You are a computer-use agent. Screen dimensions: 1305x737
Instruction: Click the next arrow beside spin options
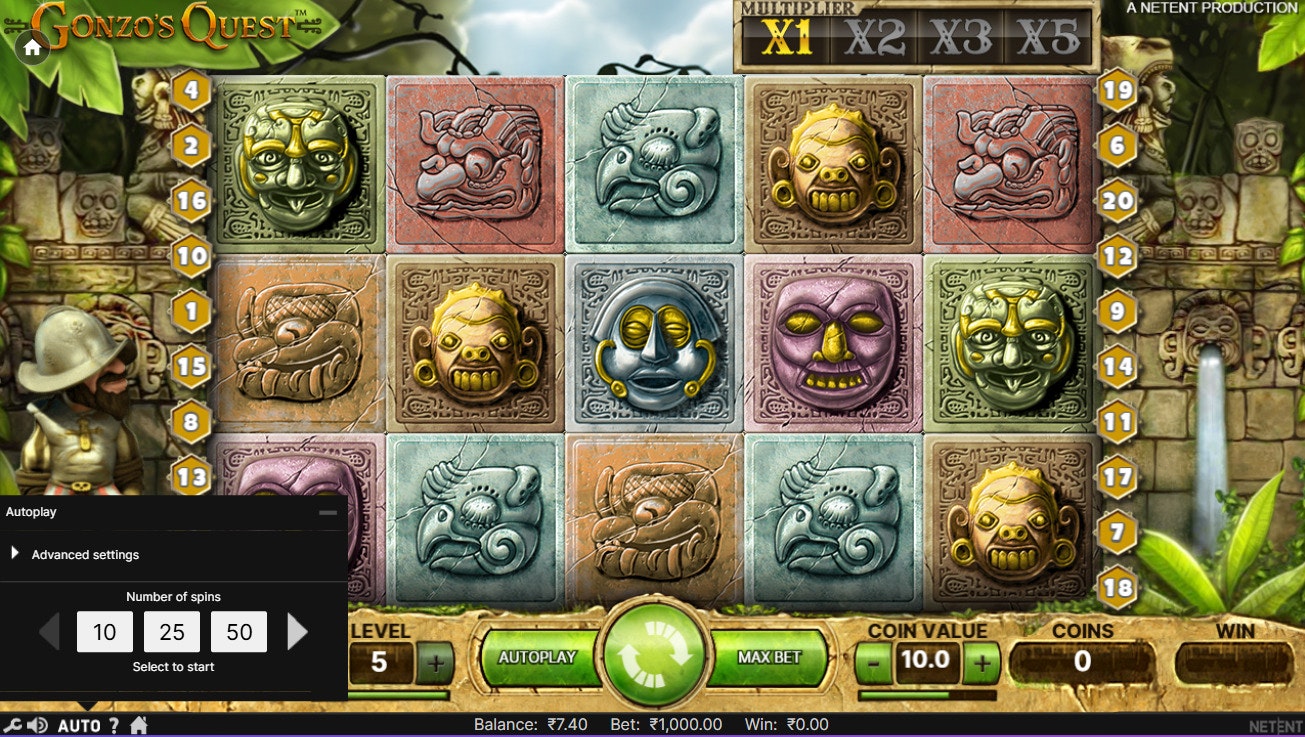[295, 630]
